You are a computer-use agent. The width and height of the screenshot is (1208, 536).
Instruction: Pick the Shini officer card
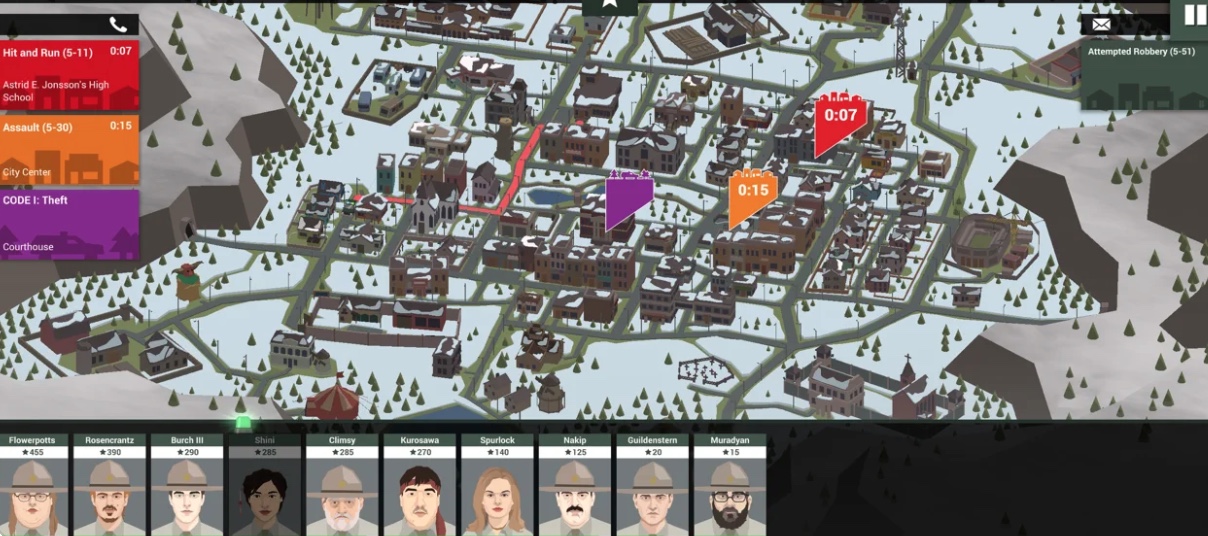coord(265,485)
